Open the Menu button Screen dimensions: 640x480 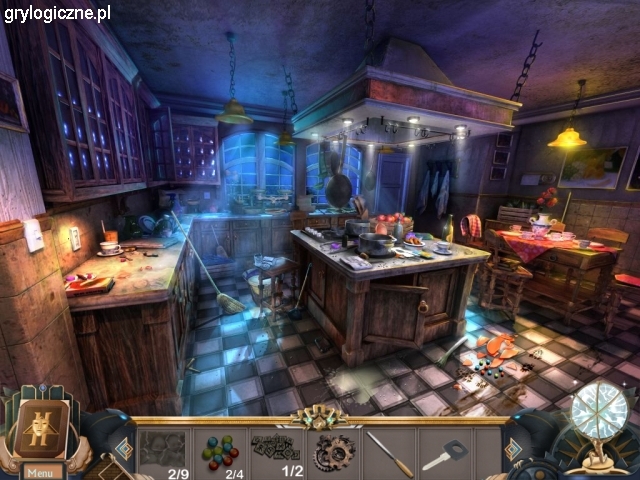40,472
